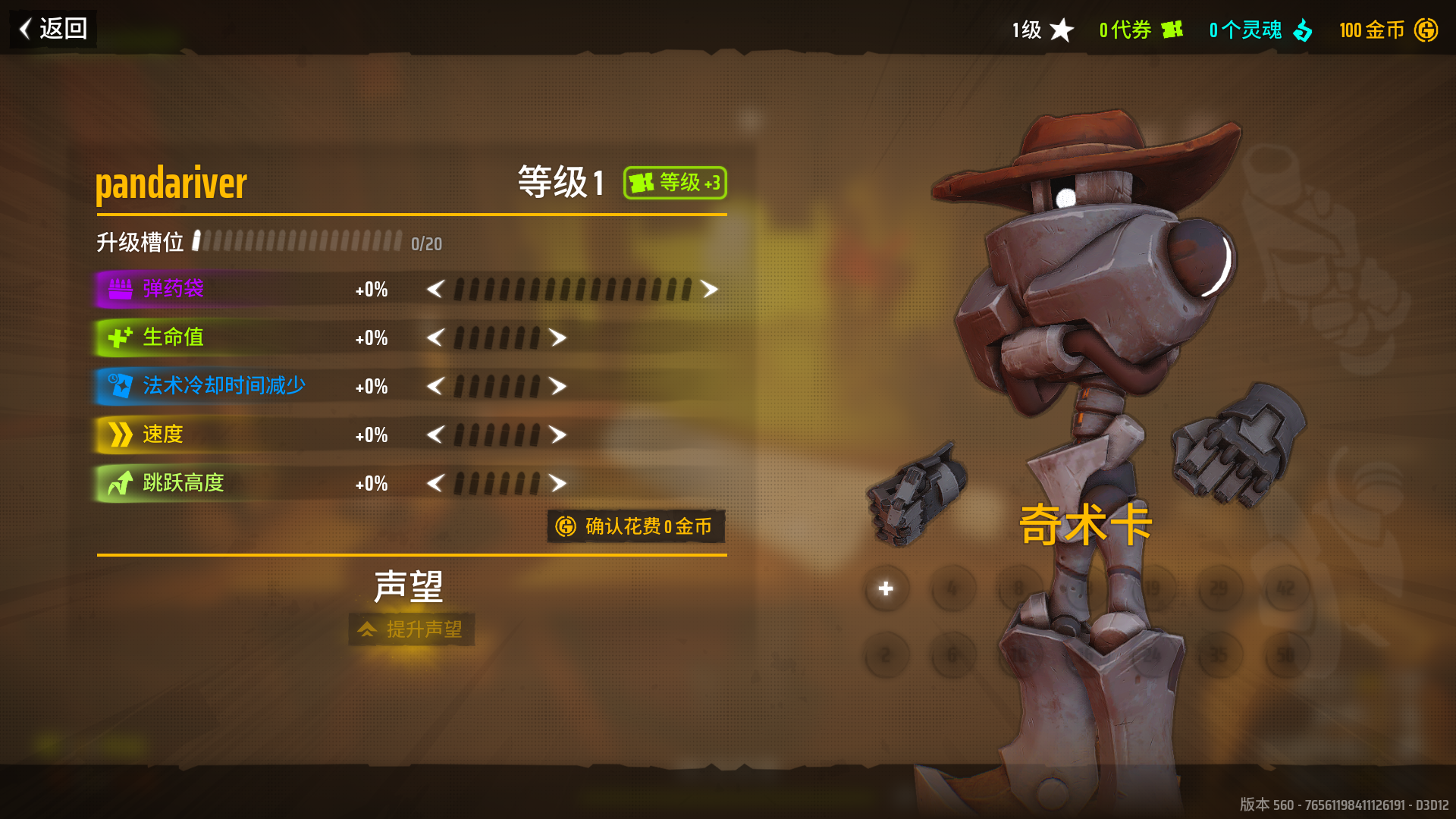Viewport: 1456px width, 819px height.
Task: Click the 升级槽位 0/20 progress bar
Action: 296,241
